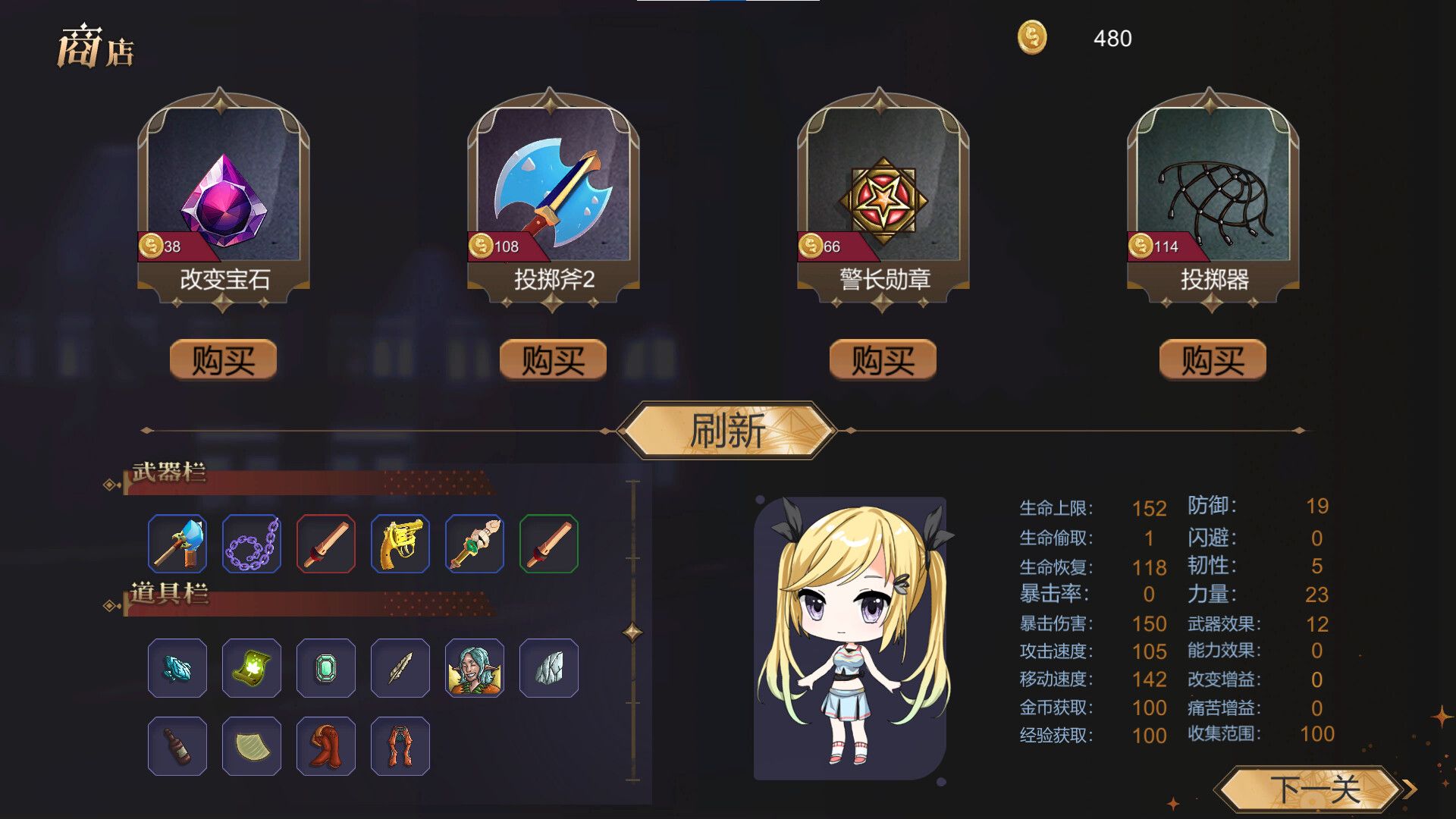1456x819 pixels.
Task: Select the red boots item icon
Action: pyautogui.click(x=326, y=746)
